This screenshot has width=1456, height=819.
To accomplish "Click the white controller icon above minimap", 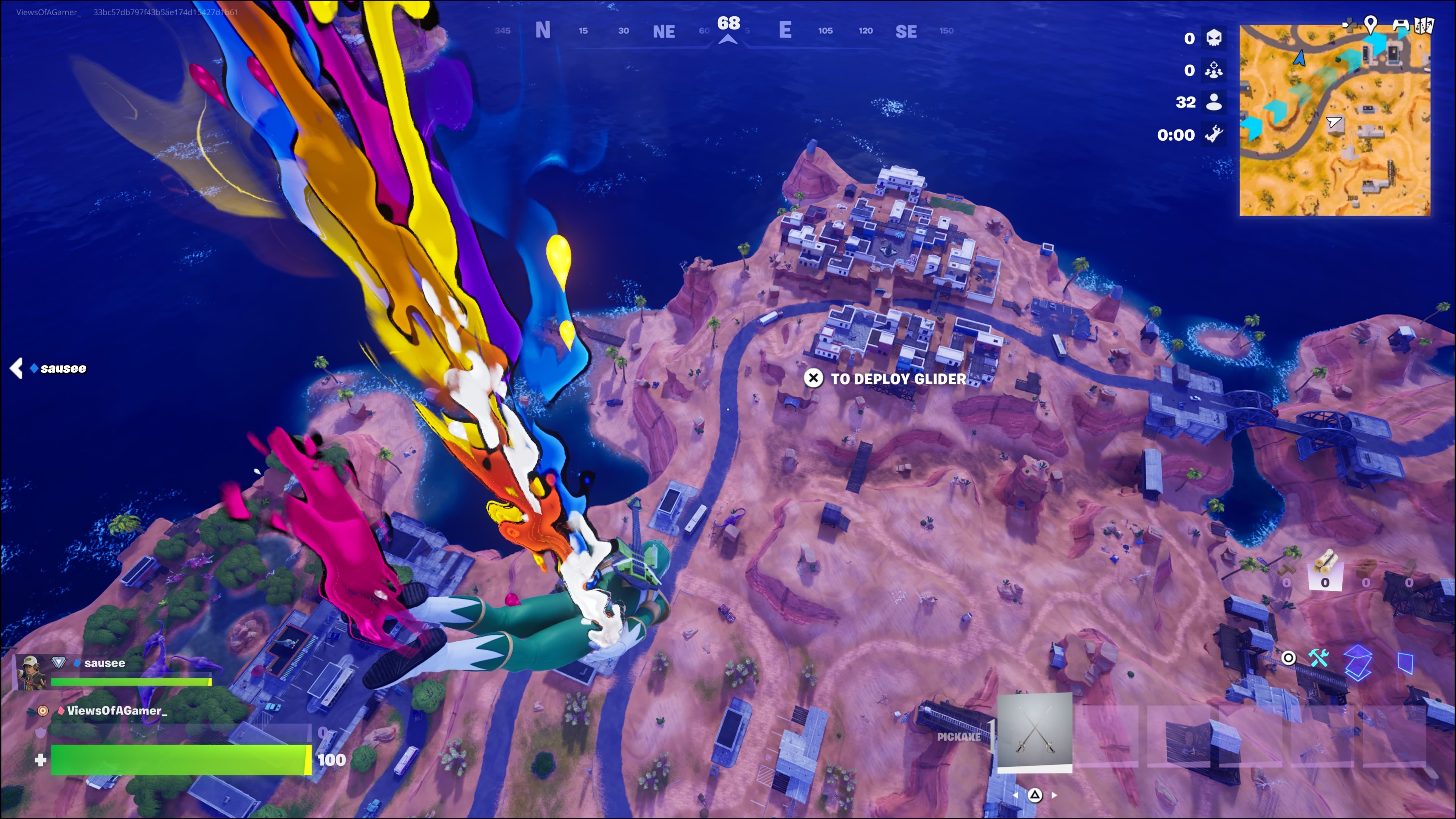I will (1400, 25).
